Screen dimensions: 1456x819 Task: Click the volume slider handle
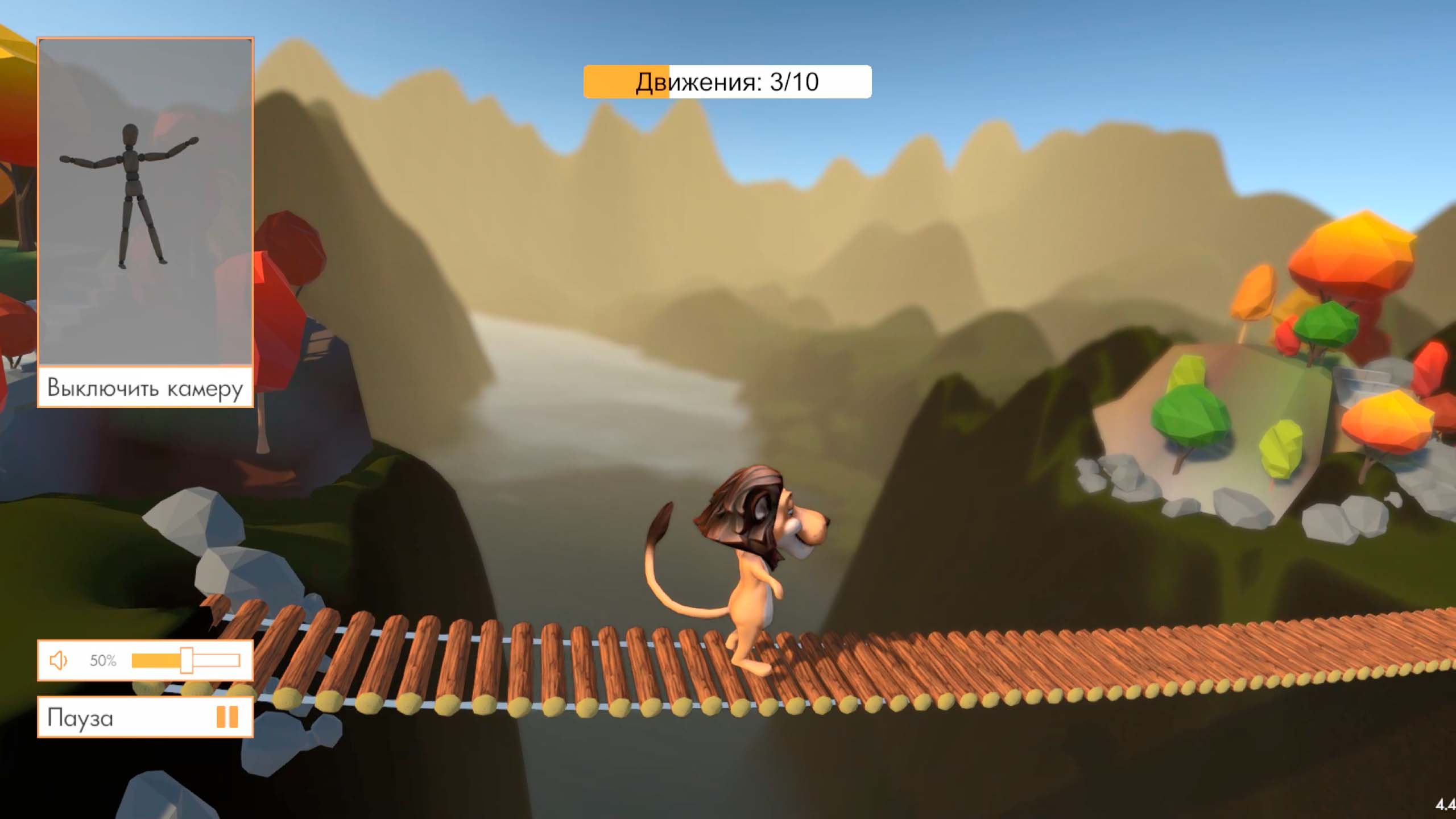[186, 660]
